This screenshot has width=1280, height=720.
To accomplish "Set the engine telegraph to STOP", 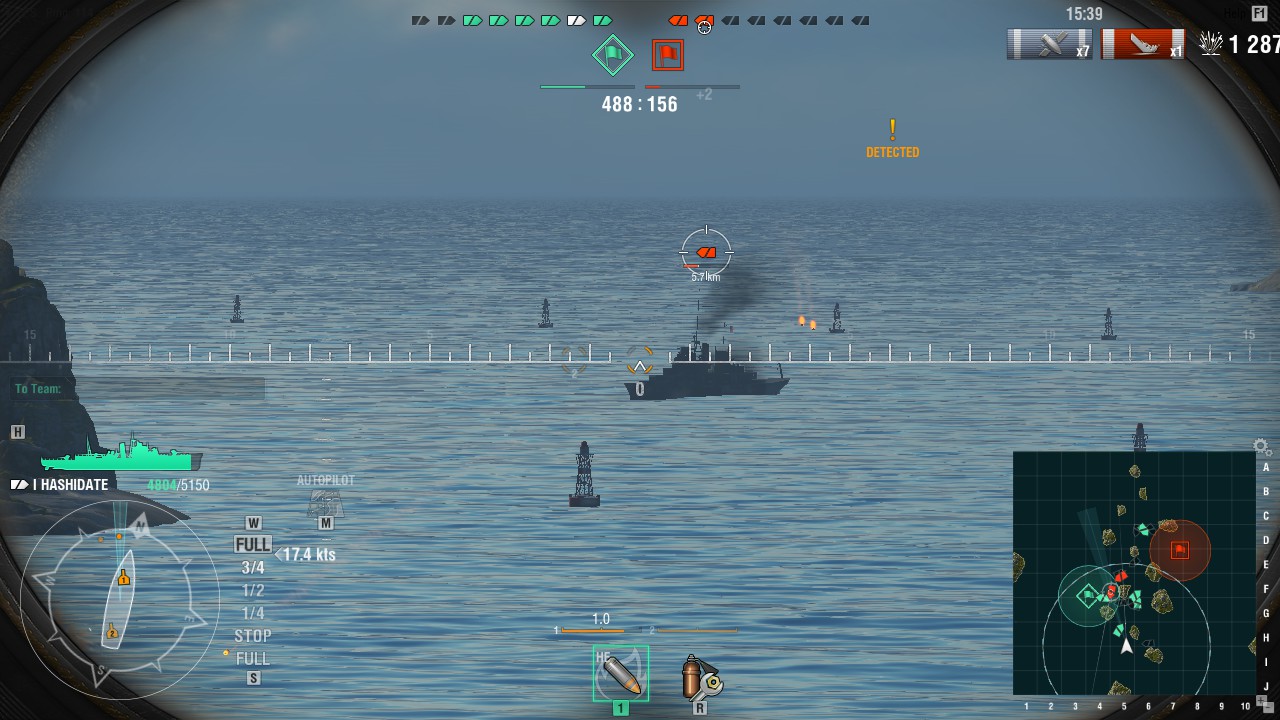I will tap(251, 635).
